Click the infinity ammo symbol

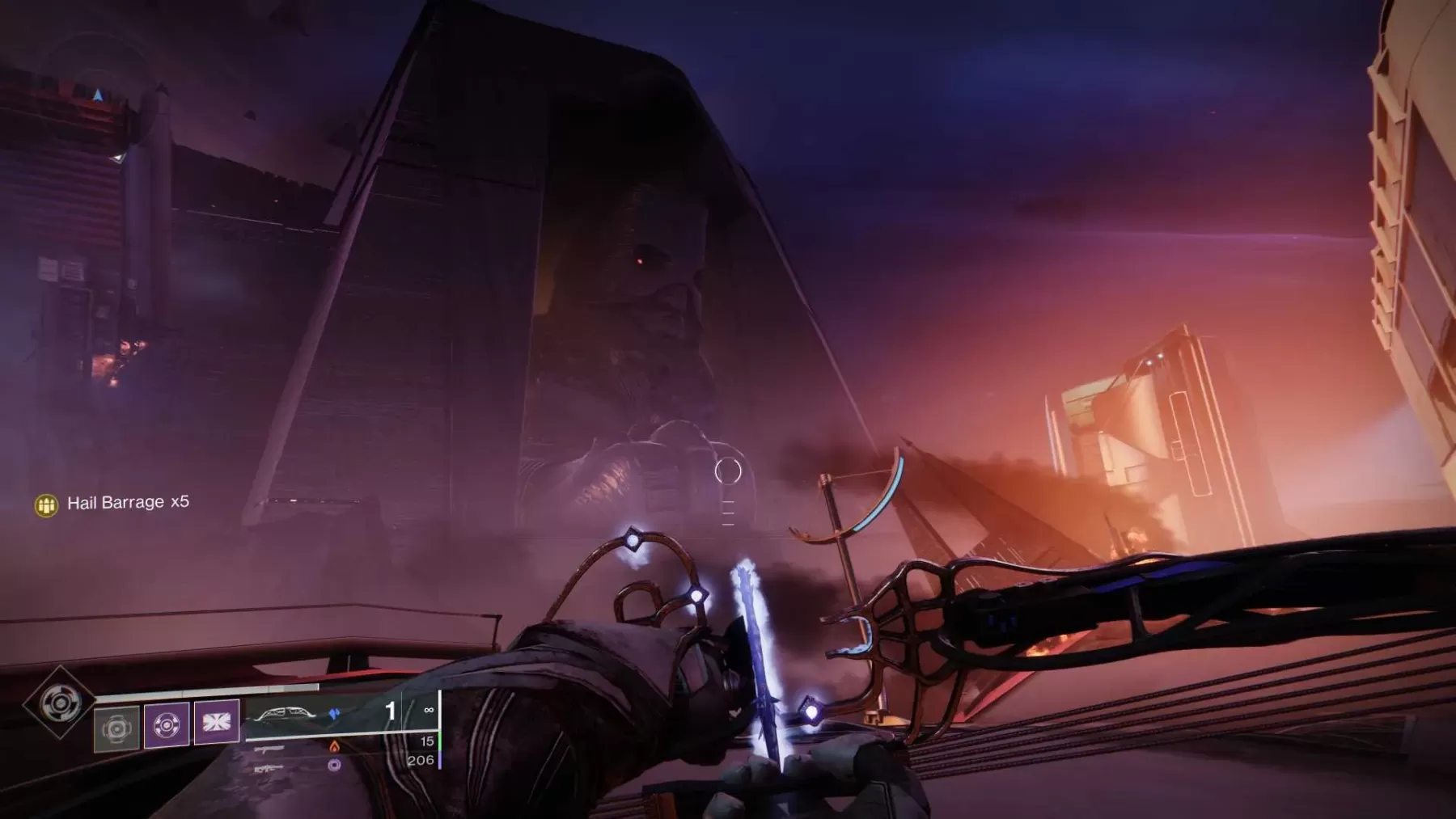(x=429, y=710)
